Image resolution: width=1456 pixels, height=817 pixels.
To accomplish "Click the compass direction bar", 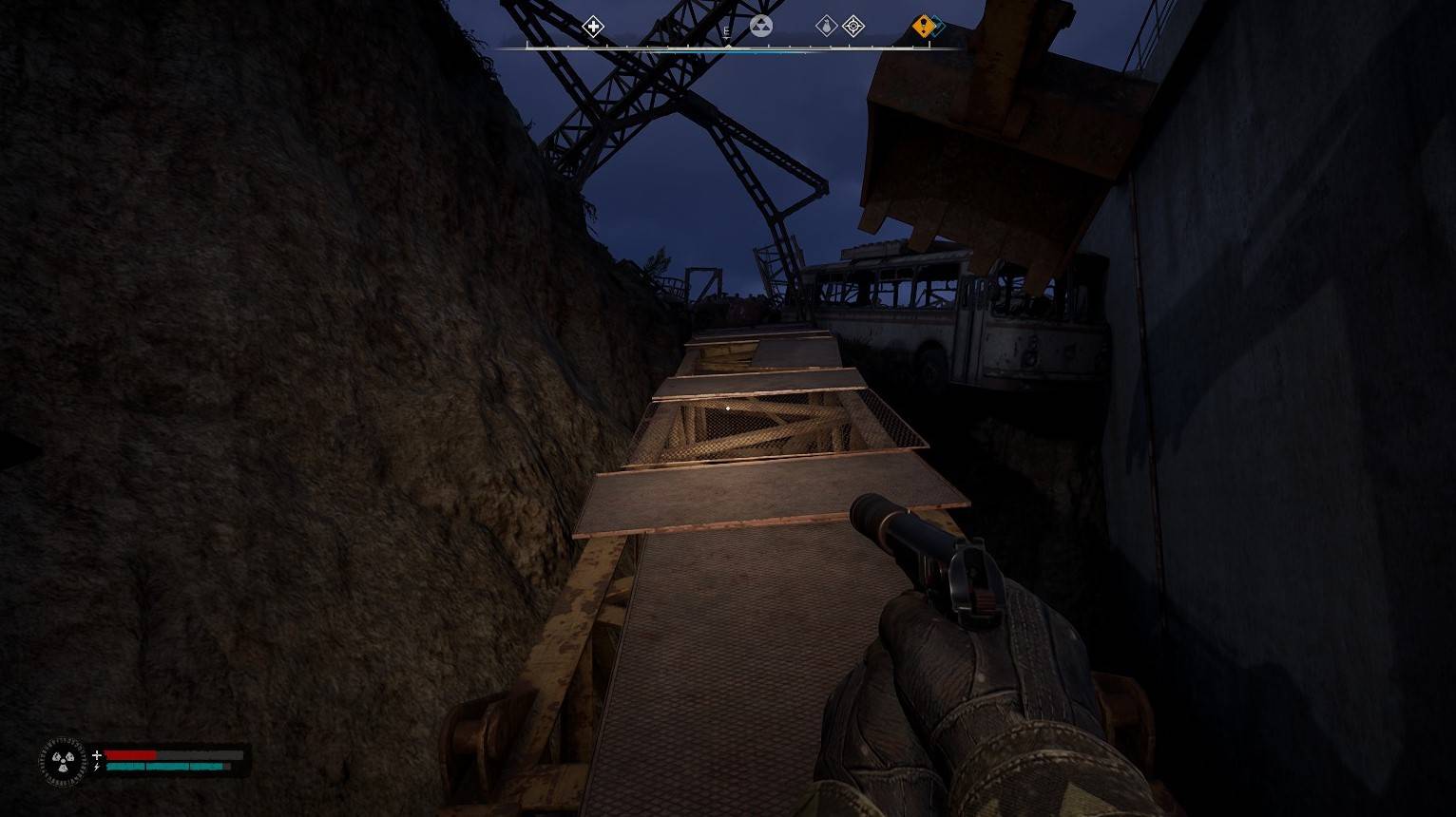I will 728,47.
